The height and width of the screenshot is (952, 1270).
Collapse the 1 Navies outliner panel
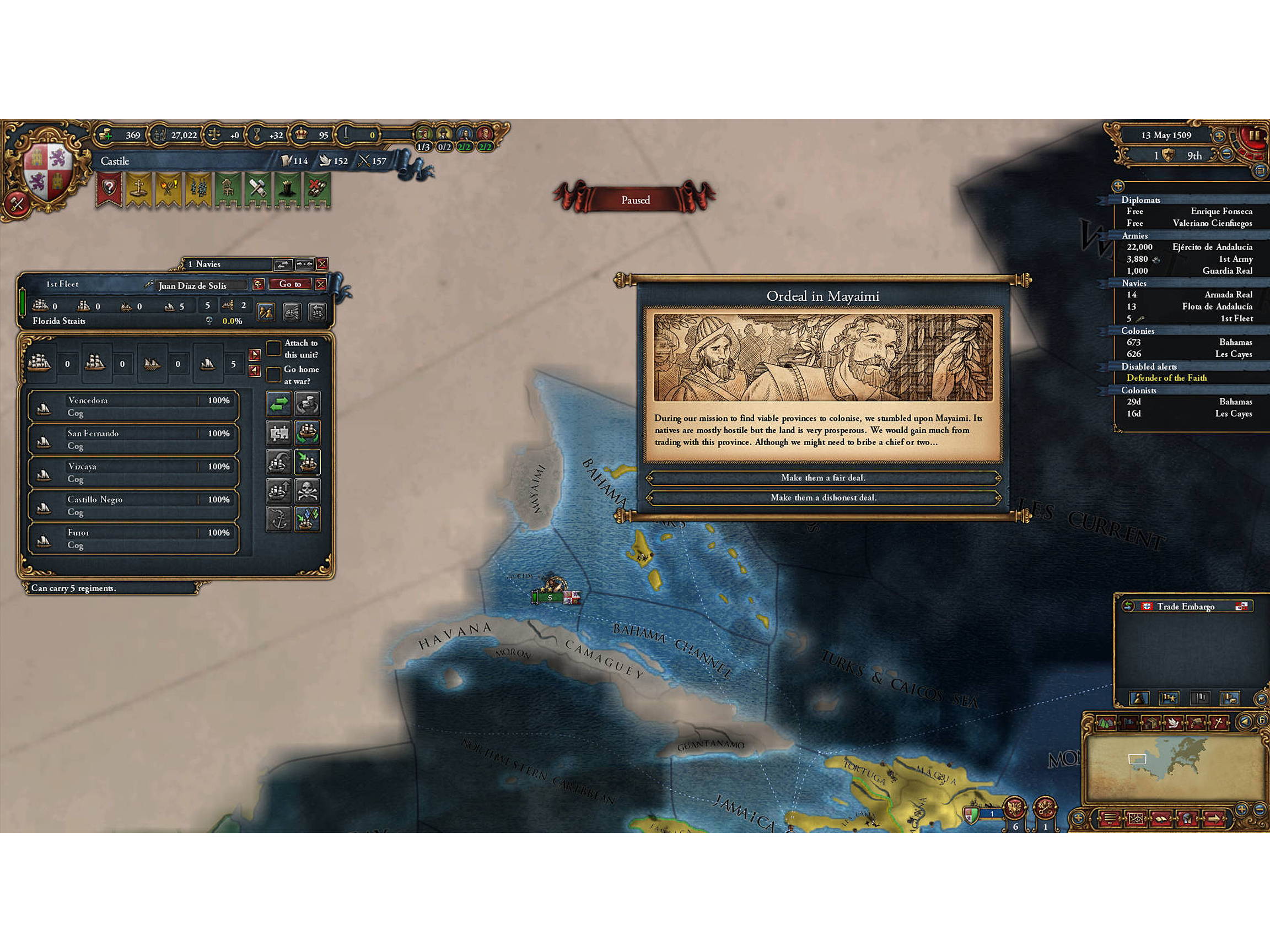point(305,264)
